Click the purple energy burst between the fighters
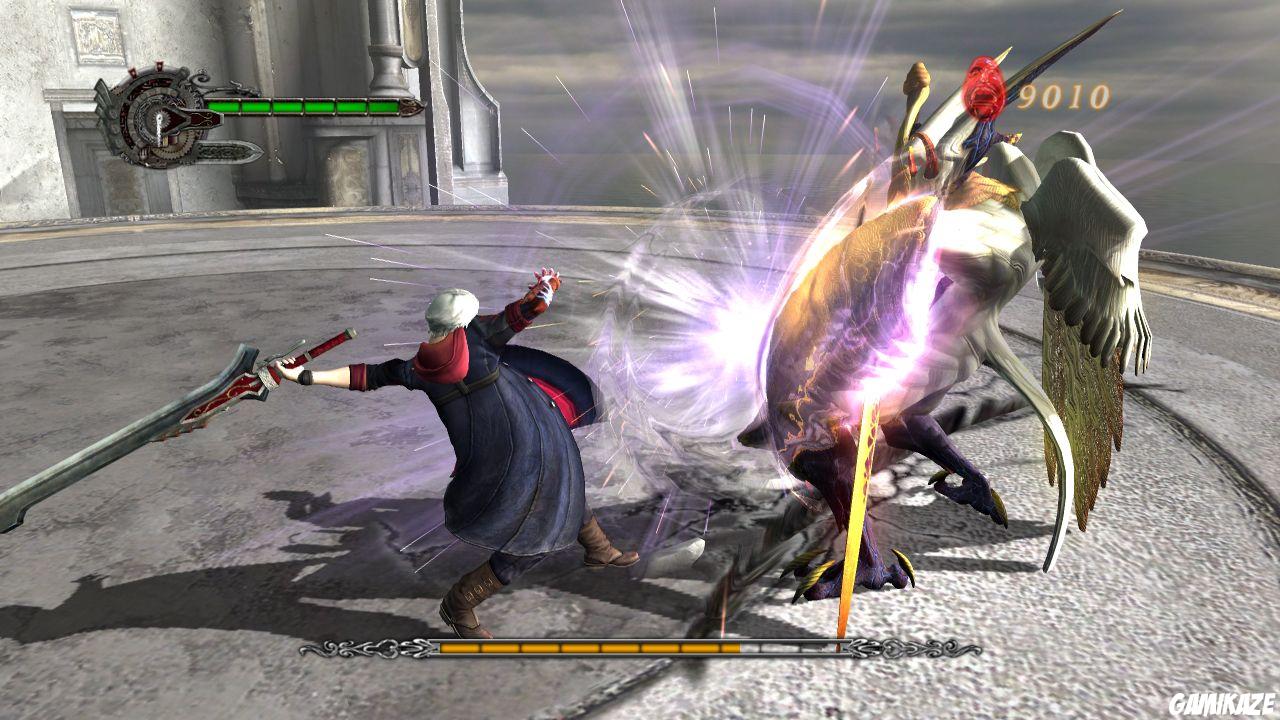The height and width of the screenshot is (720, 1280). (x=730, y=330)
